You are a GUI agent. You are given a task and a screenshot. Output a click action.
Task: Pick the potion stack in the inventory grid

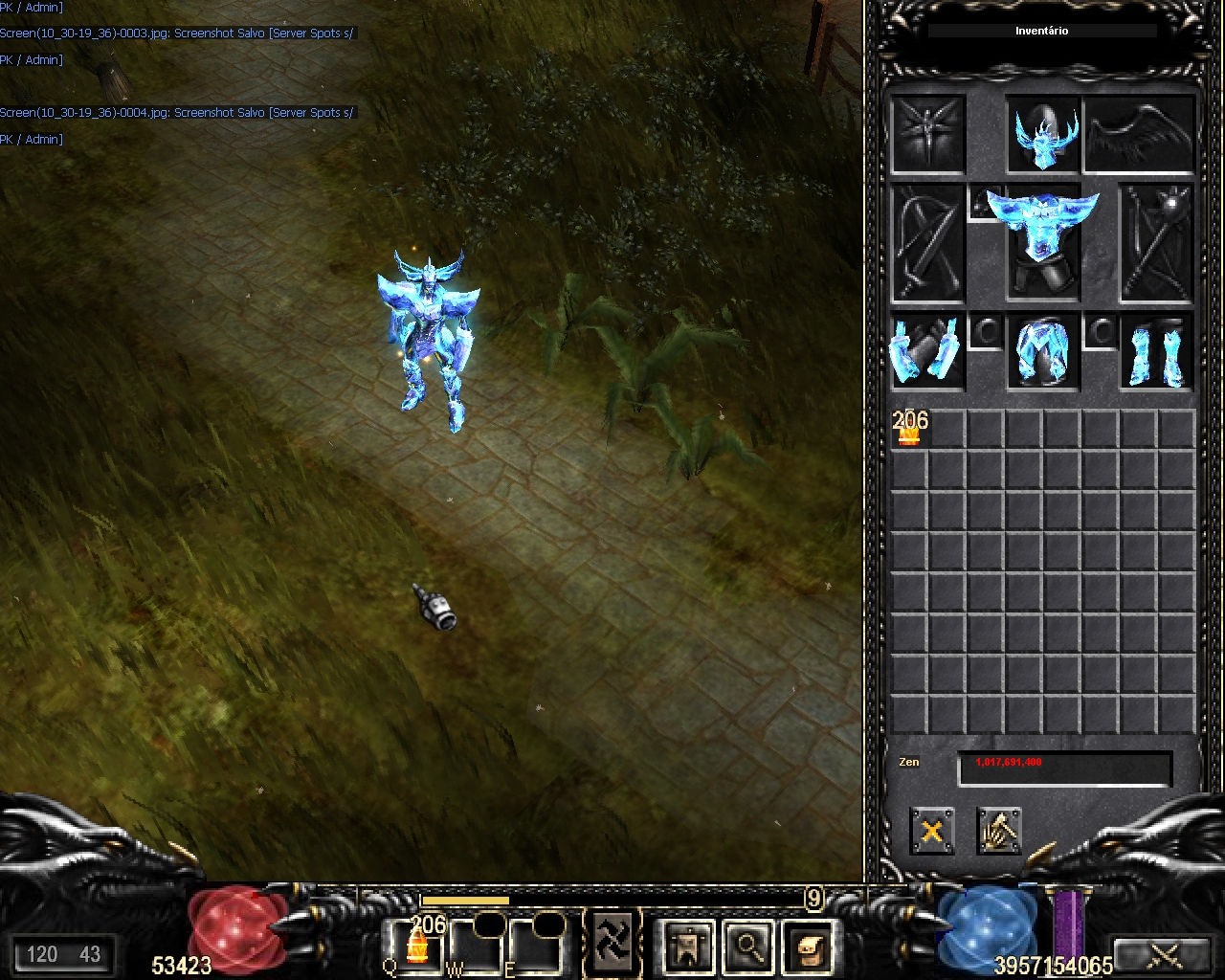(x=908, y=429)
